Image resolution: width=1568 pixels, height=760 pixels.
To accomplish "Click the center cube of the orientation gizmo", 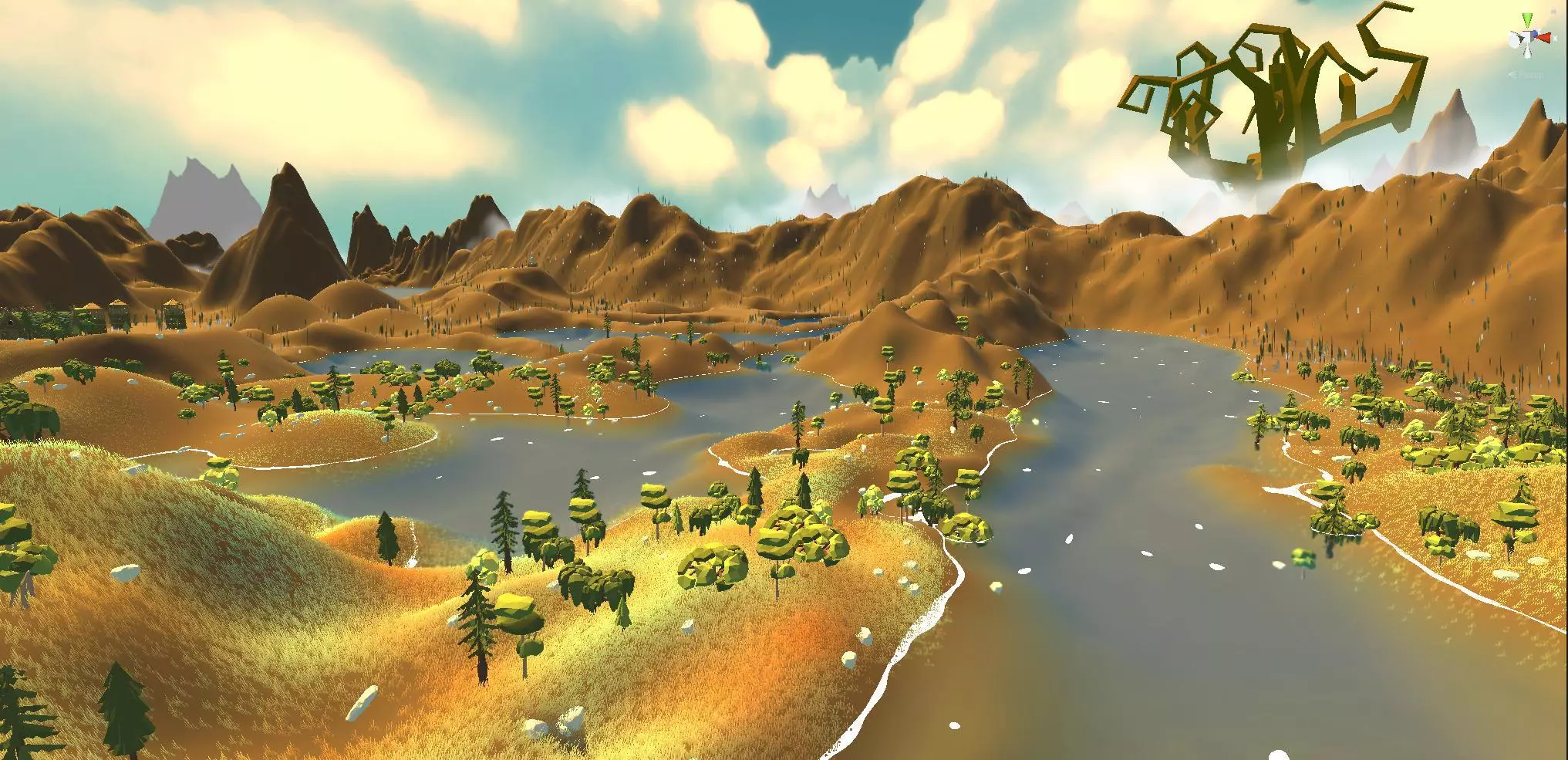I will click(1528, 37).
